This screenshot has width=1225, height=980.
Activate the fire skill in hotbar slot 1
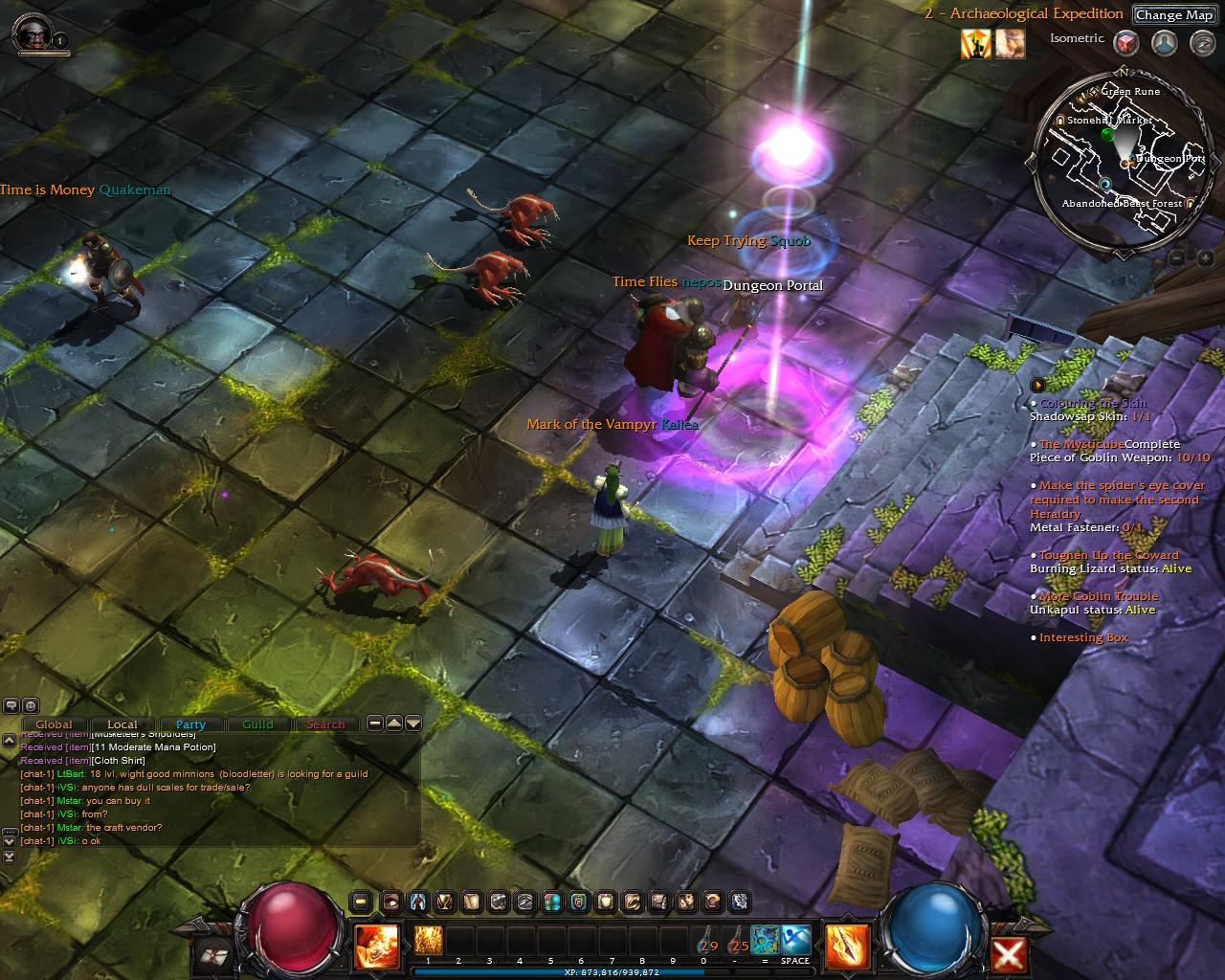[x=427, y=939]
